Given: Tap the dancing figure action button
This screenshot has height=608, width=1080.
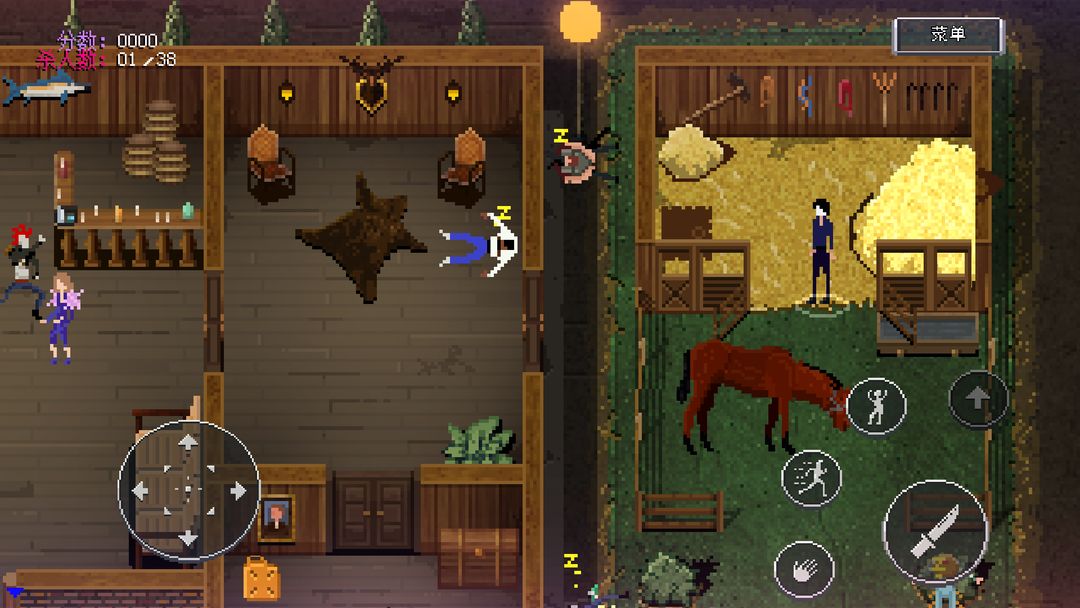Looking at the screenshot, I should (x=877, y=406).
